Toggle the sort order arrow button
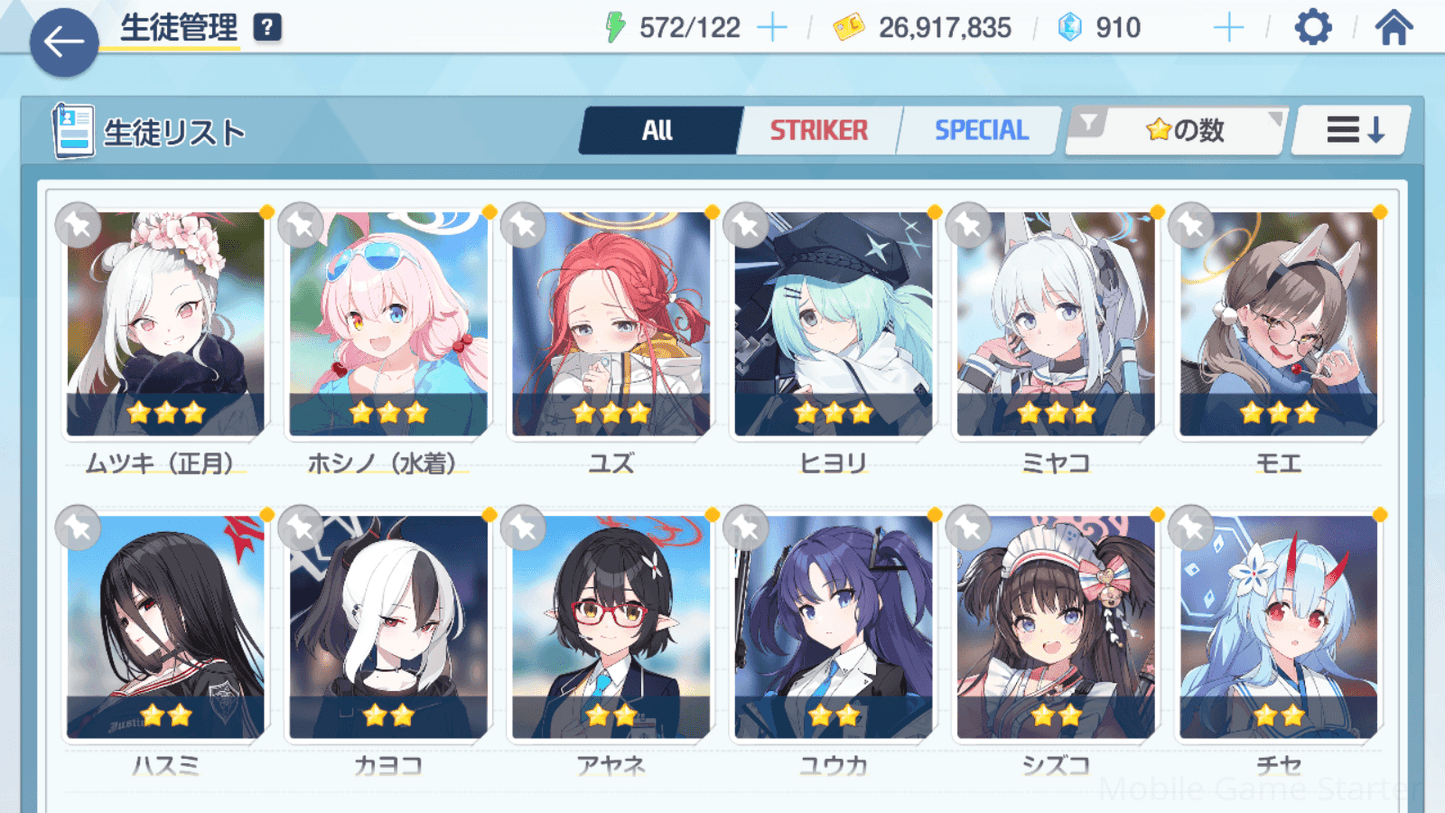This screenshot has height=813, width=1445. point(1353,130)
